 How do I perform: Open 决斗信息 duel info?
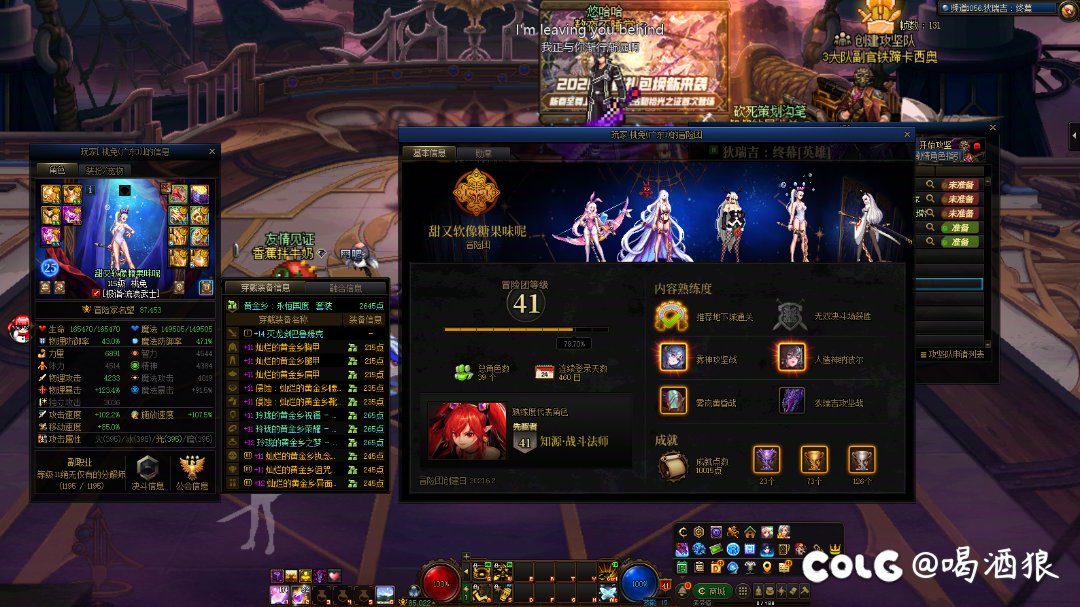click(x=148, y=472)
